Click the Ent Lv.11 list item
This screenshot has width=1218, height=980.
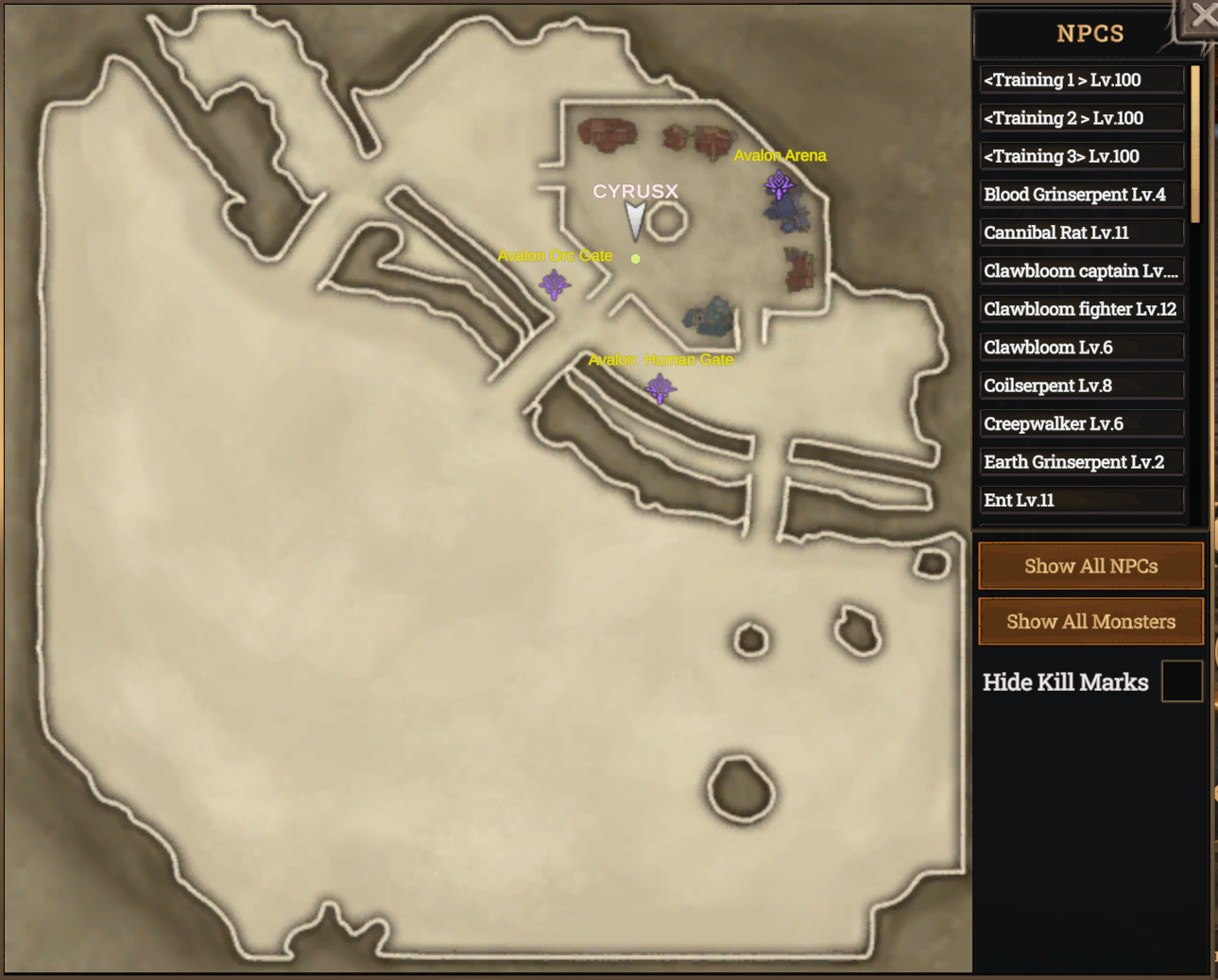[1081, 499]
